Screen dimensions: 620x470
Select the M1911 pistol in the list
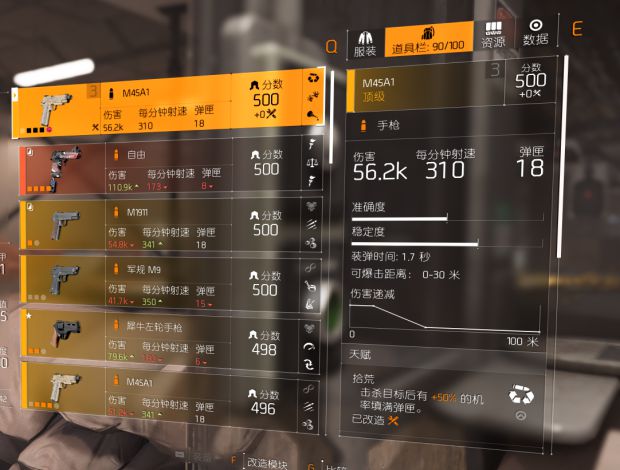[160, 228]
